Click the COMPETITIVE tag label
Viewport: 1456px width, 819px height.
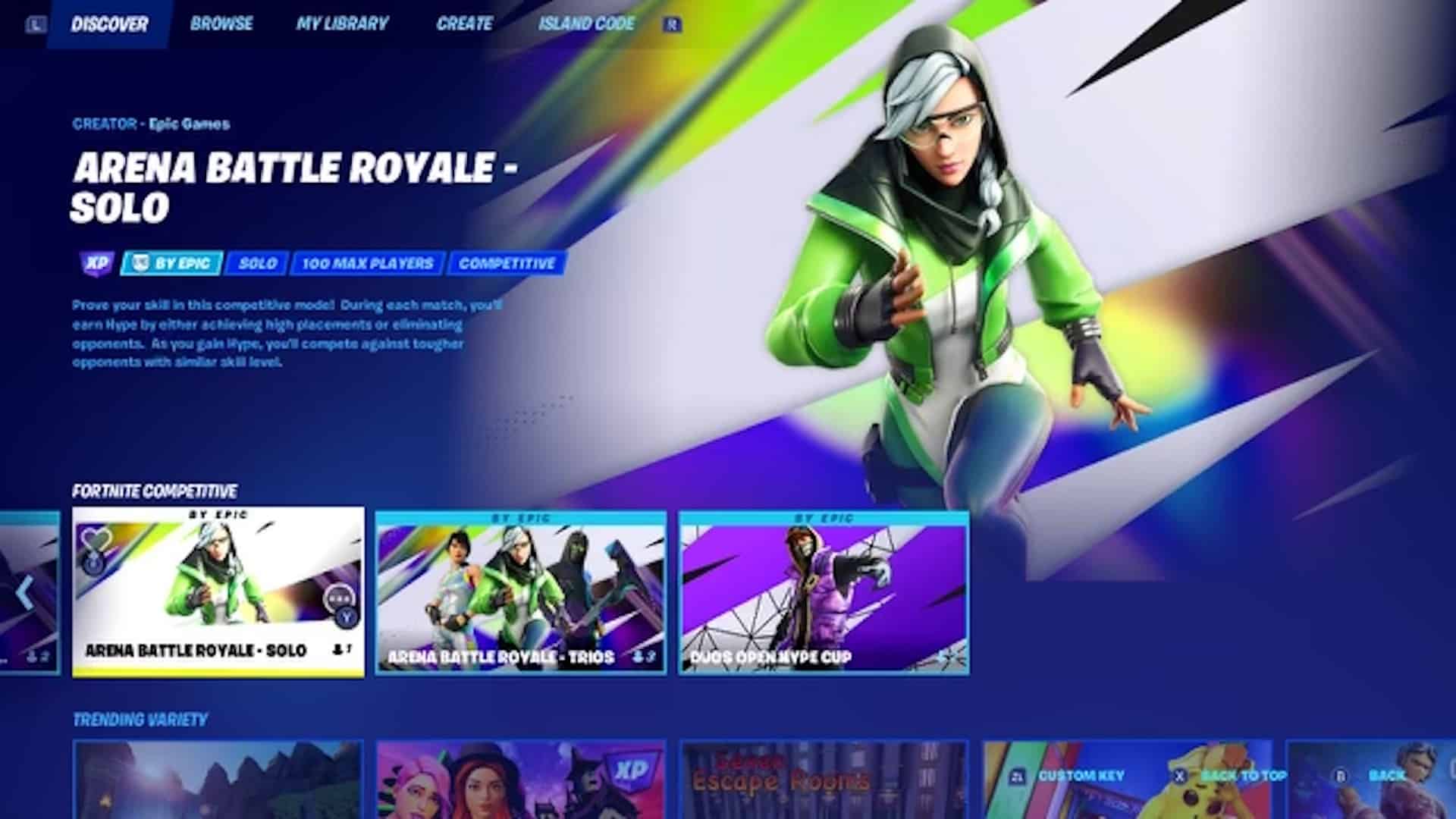(505, 263)
